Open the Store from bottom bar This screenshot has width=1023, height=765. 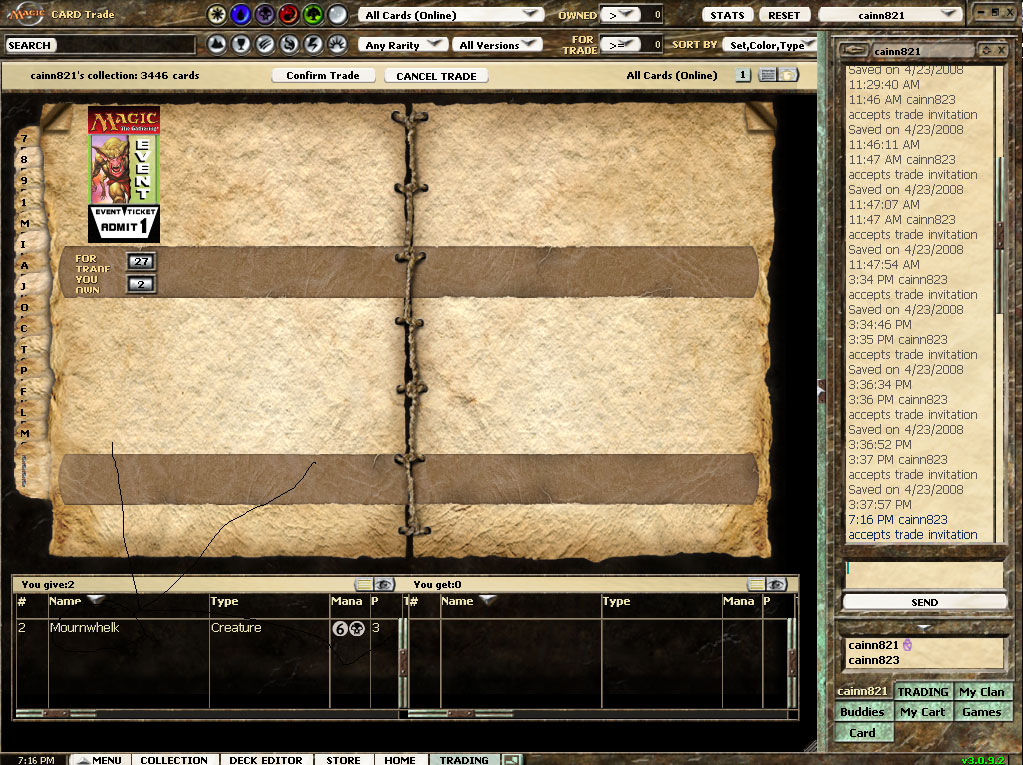(x=343, y=760)
